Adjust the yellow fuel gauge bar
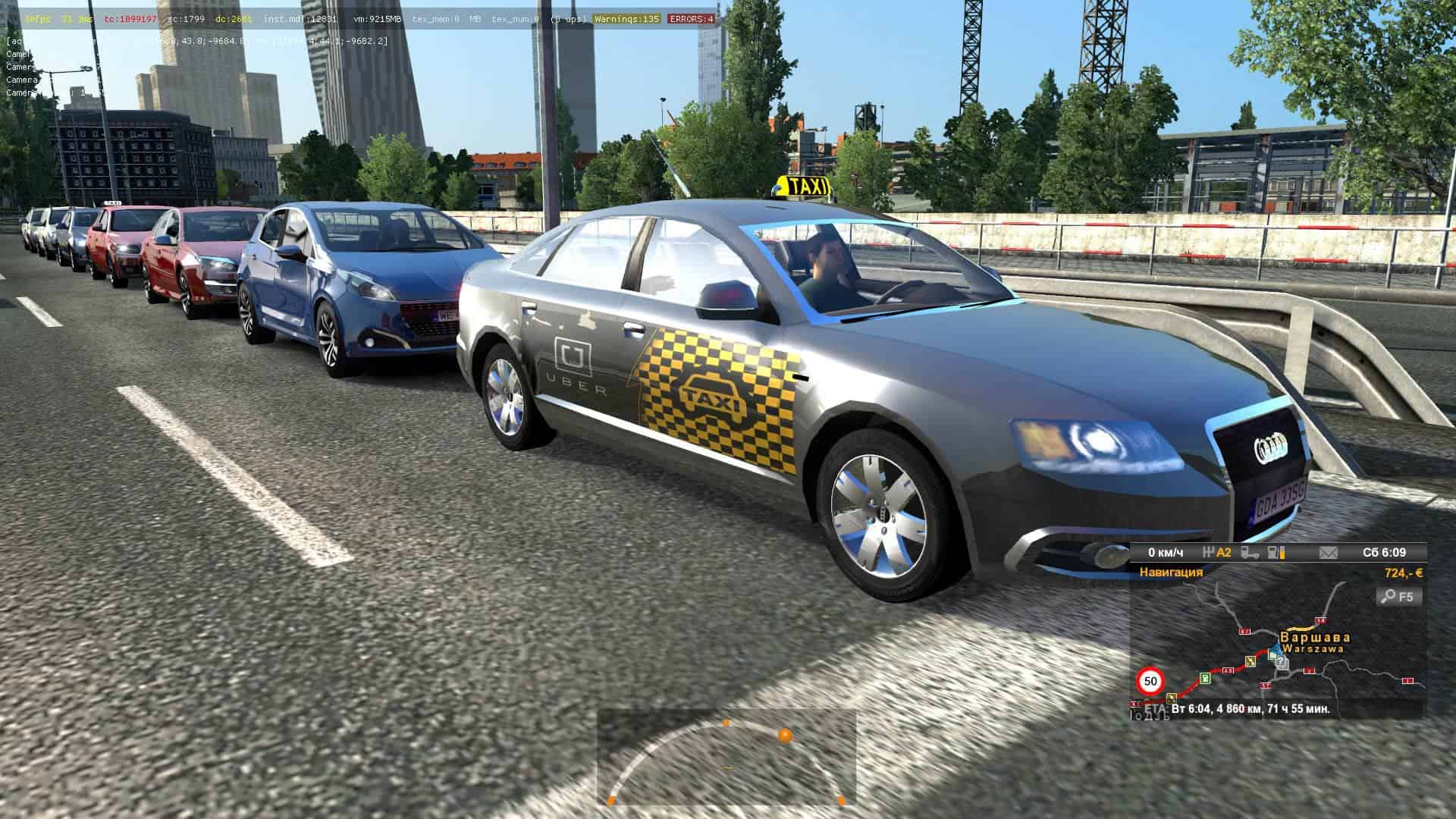Viewport: 1456px width, 819px height. click(x=1282, y=553)
